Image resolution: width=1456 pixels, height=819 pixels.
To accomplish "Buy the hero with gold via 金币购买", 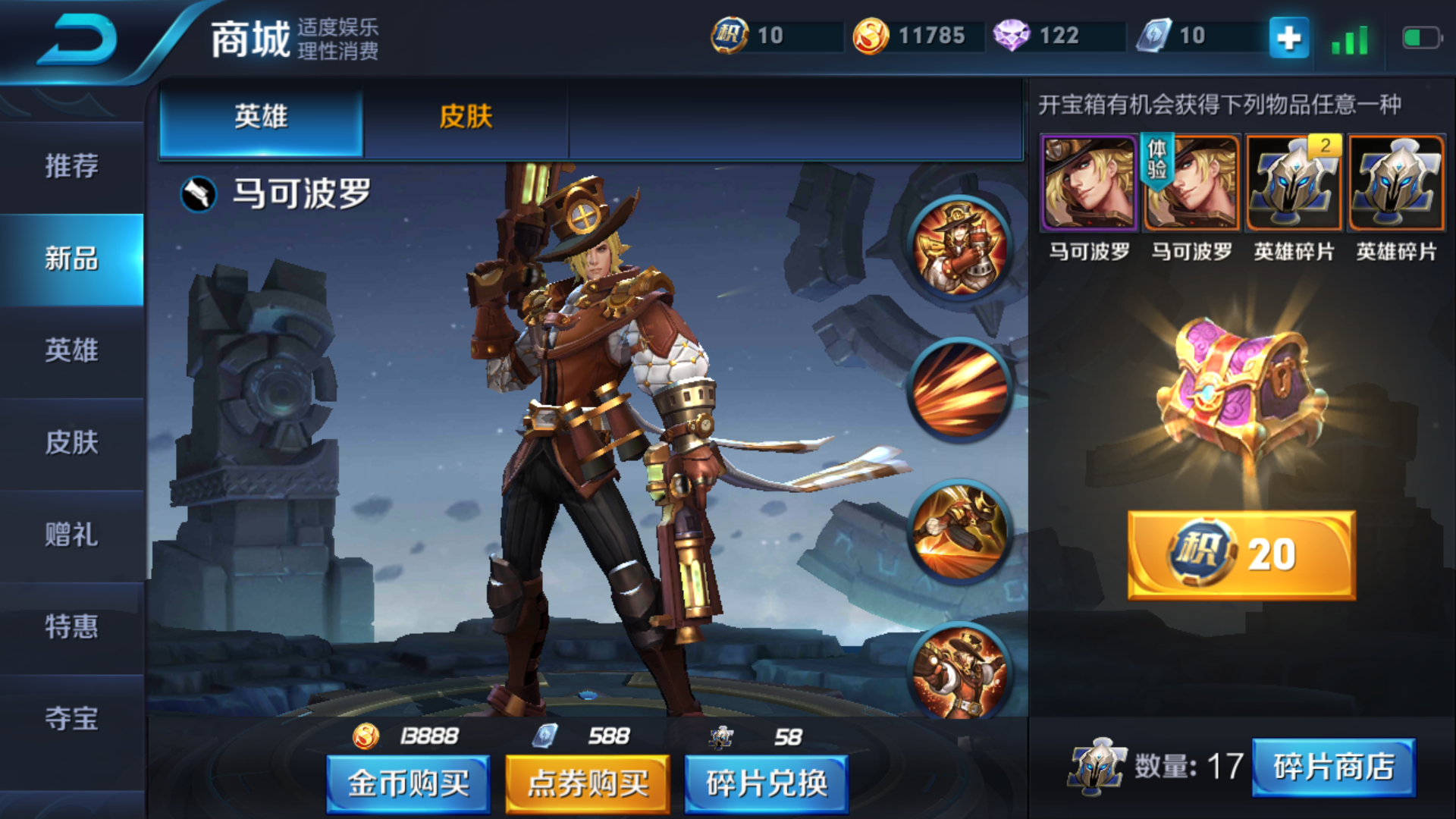I will coord(408,783).
